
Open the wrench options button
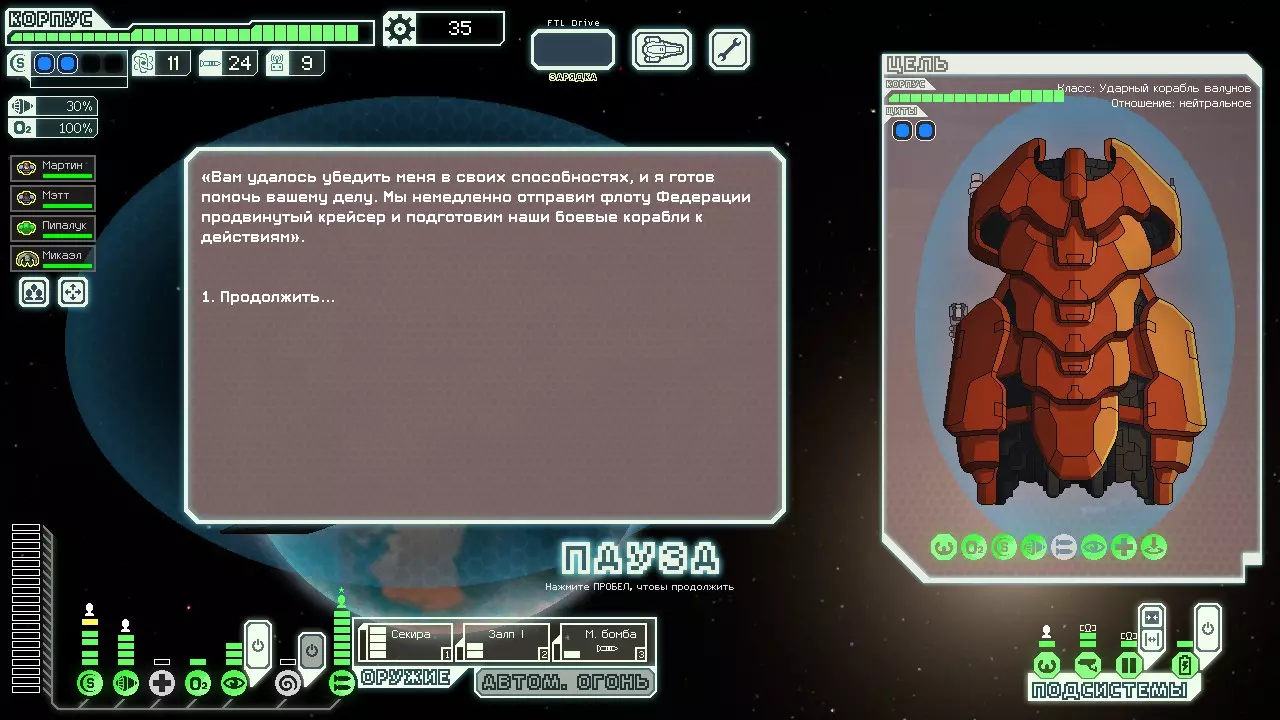click(x=729, y=49)
